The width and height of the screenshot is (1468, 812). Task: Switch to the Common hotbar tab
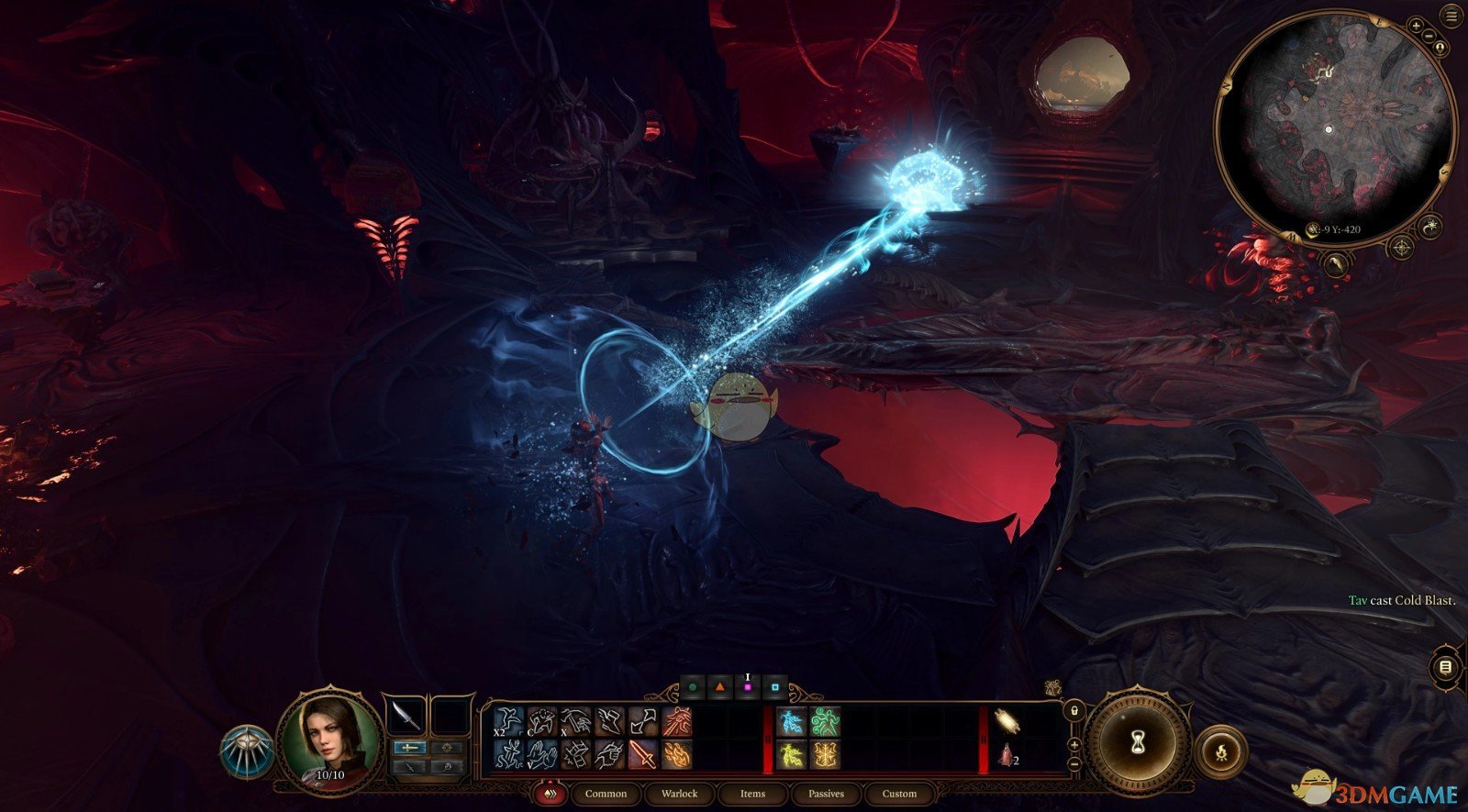click(606, 794)
